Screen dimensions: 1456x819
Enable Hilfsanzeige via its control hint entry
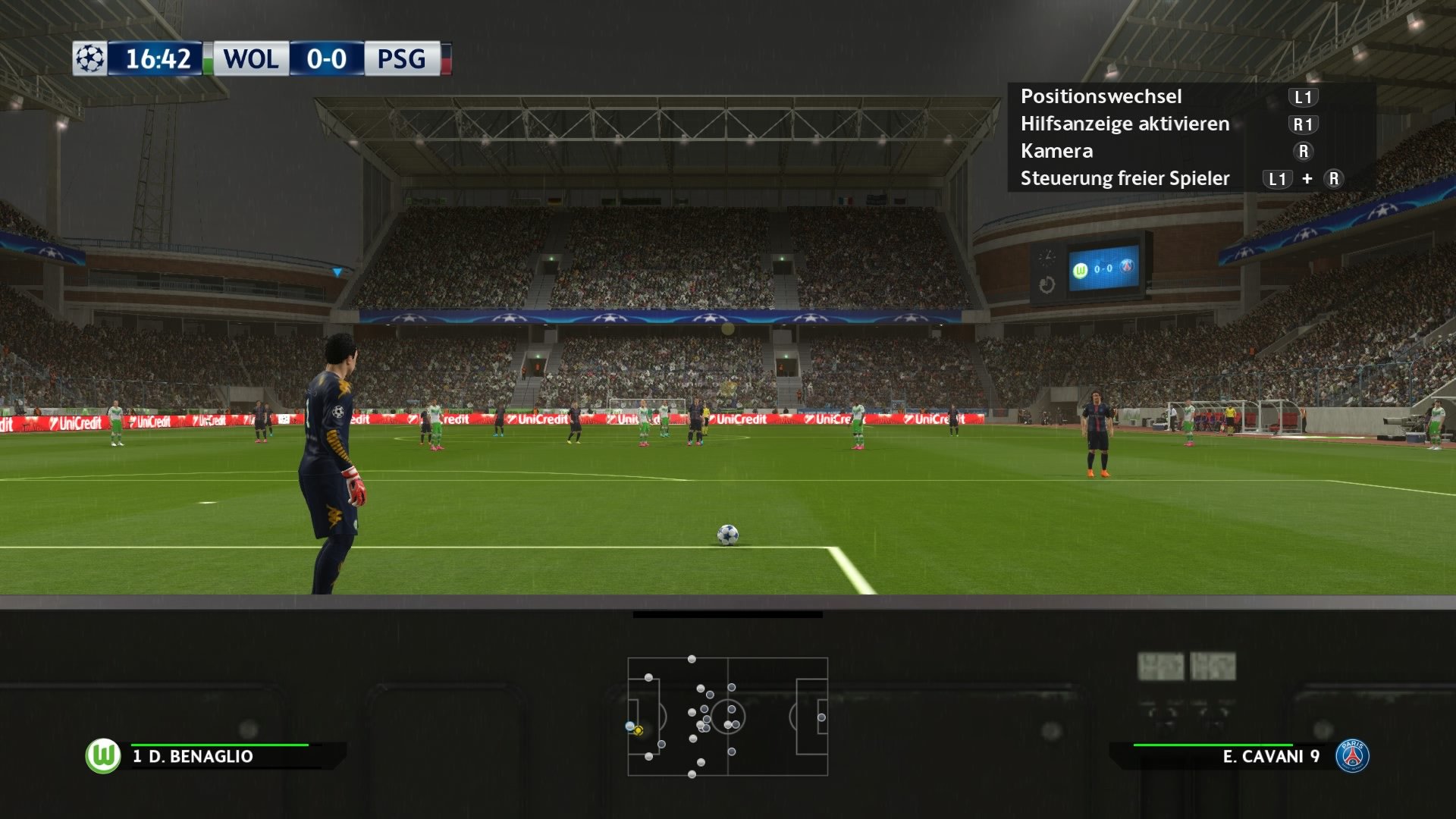1125,124
